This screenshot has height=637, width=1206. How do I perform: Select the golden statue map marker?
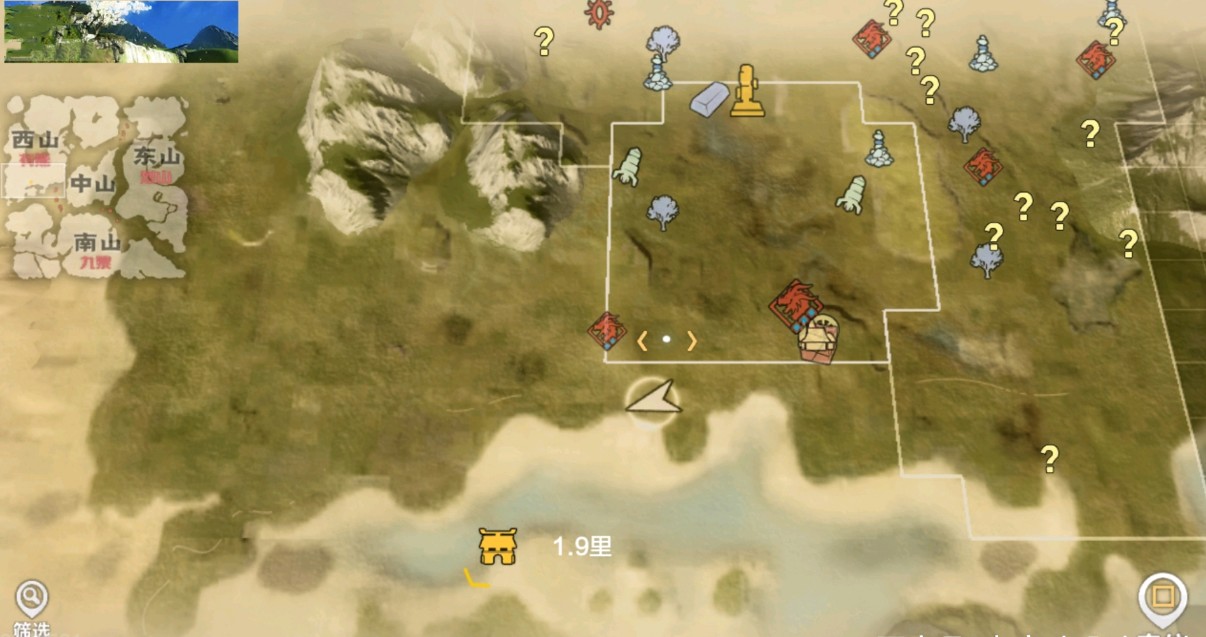(x=745, y=91)
